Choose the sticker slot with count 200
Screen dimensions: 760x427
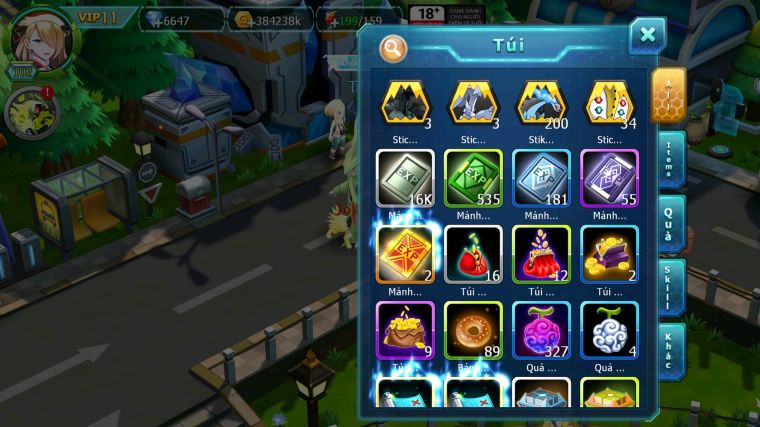pyautogui.click(x=541, y=103)
